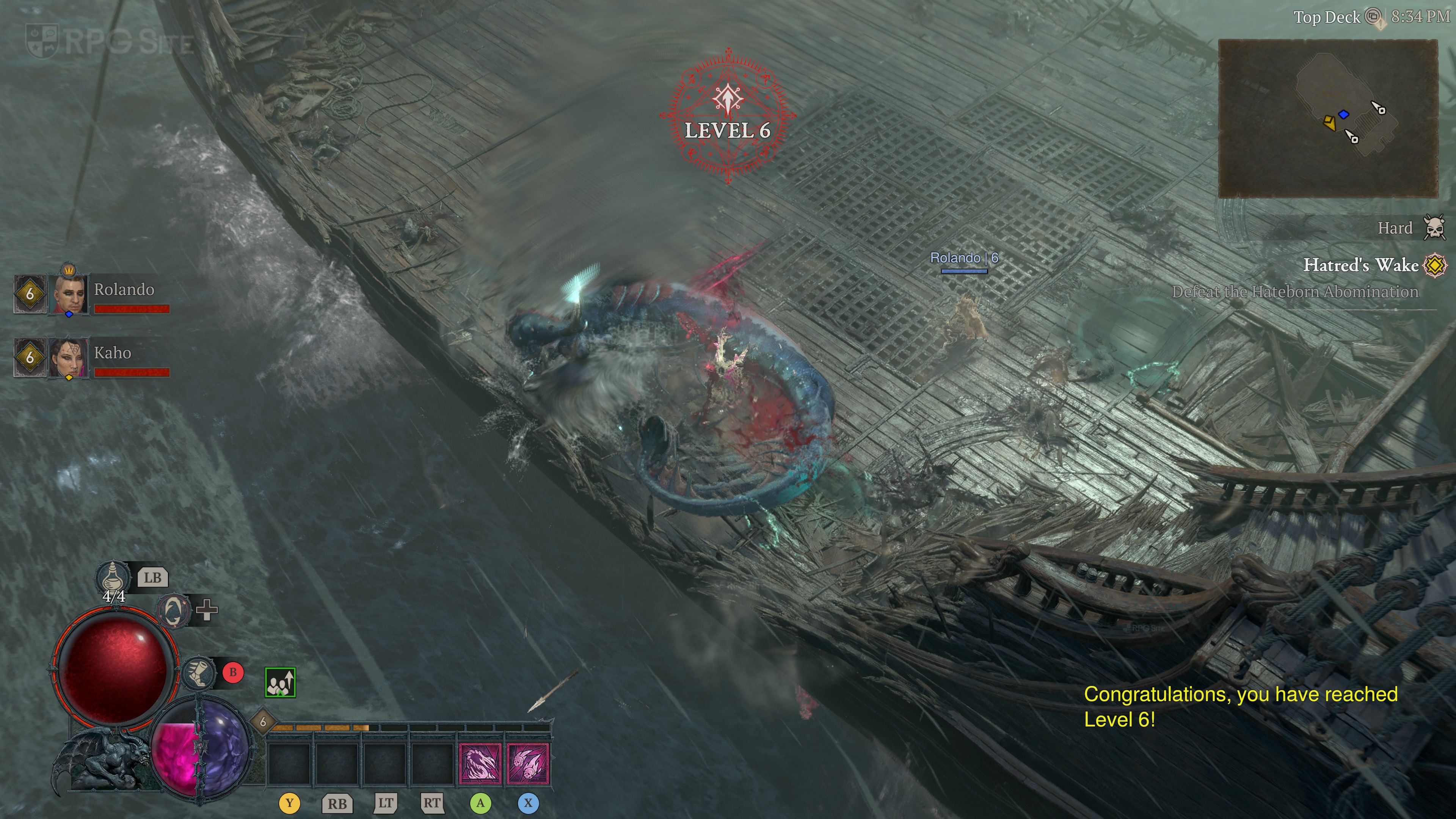Click the green party bonus buff icon
Screen dimensions: 1456x819
(x=280, y=682)
